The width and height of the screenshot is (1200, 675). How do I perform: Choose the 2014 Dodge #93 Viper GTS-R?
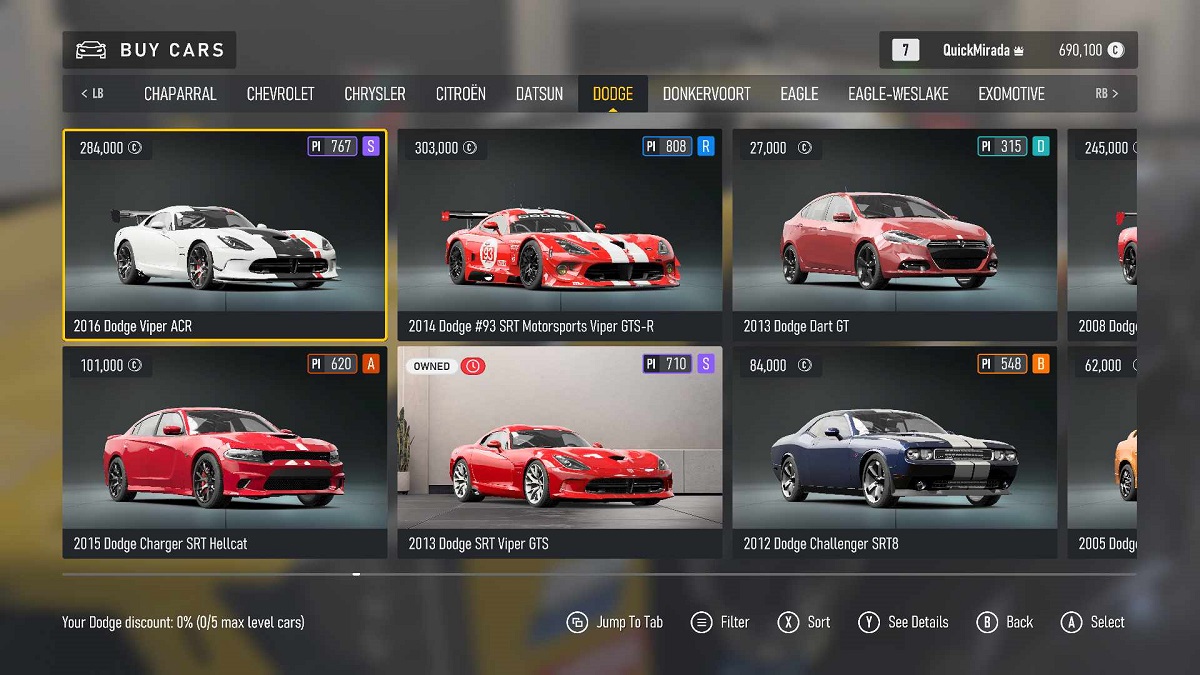point(560,235)
